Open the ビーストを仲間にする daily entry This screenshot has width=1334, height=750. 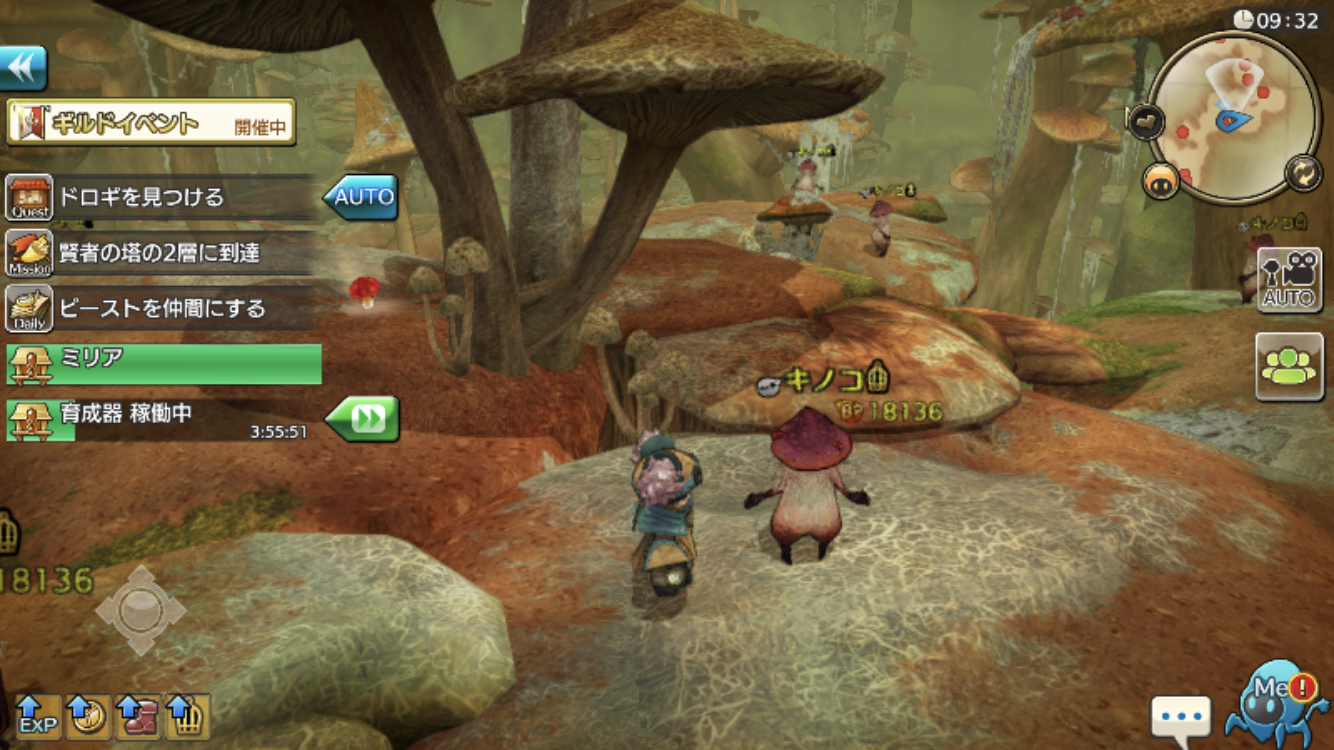coord(160,309)
